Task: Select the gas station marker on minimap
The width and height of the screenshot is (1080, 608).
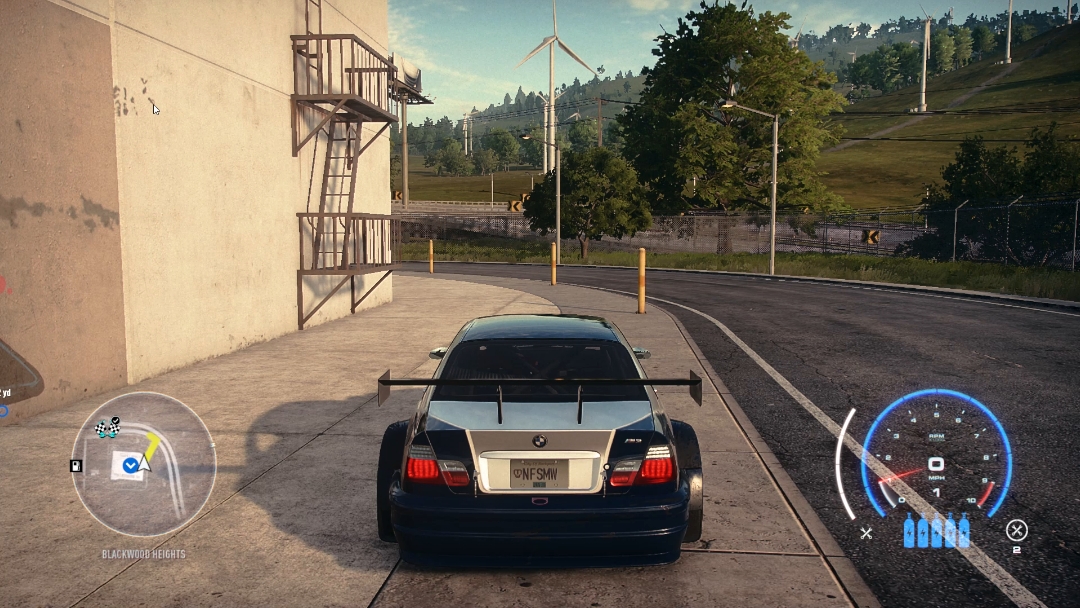Action: click(x=76, y=465)
